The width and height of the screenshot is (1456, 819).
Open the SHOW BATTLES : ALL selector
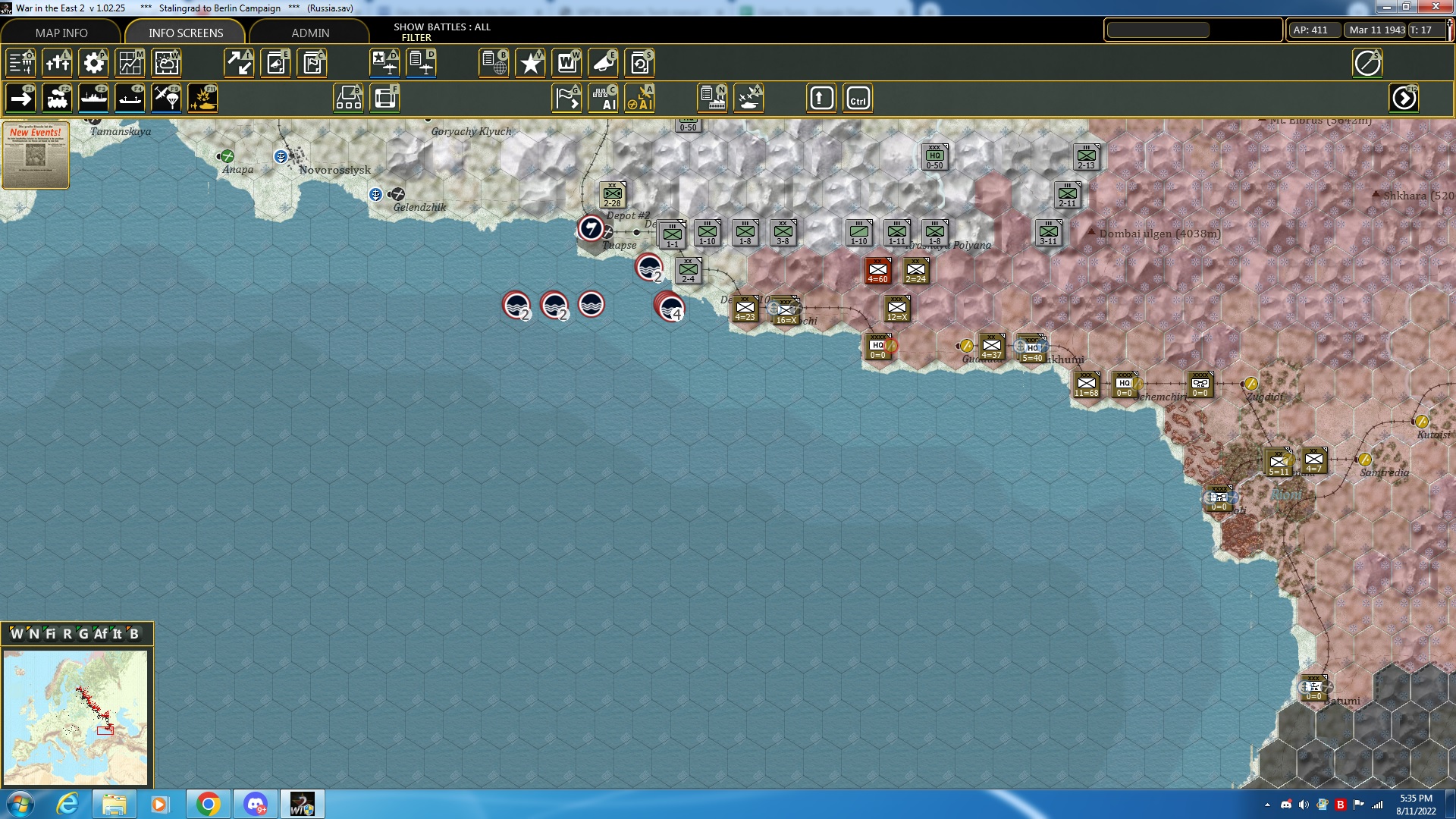pyautogui.click(x=441, y=27)
